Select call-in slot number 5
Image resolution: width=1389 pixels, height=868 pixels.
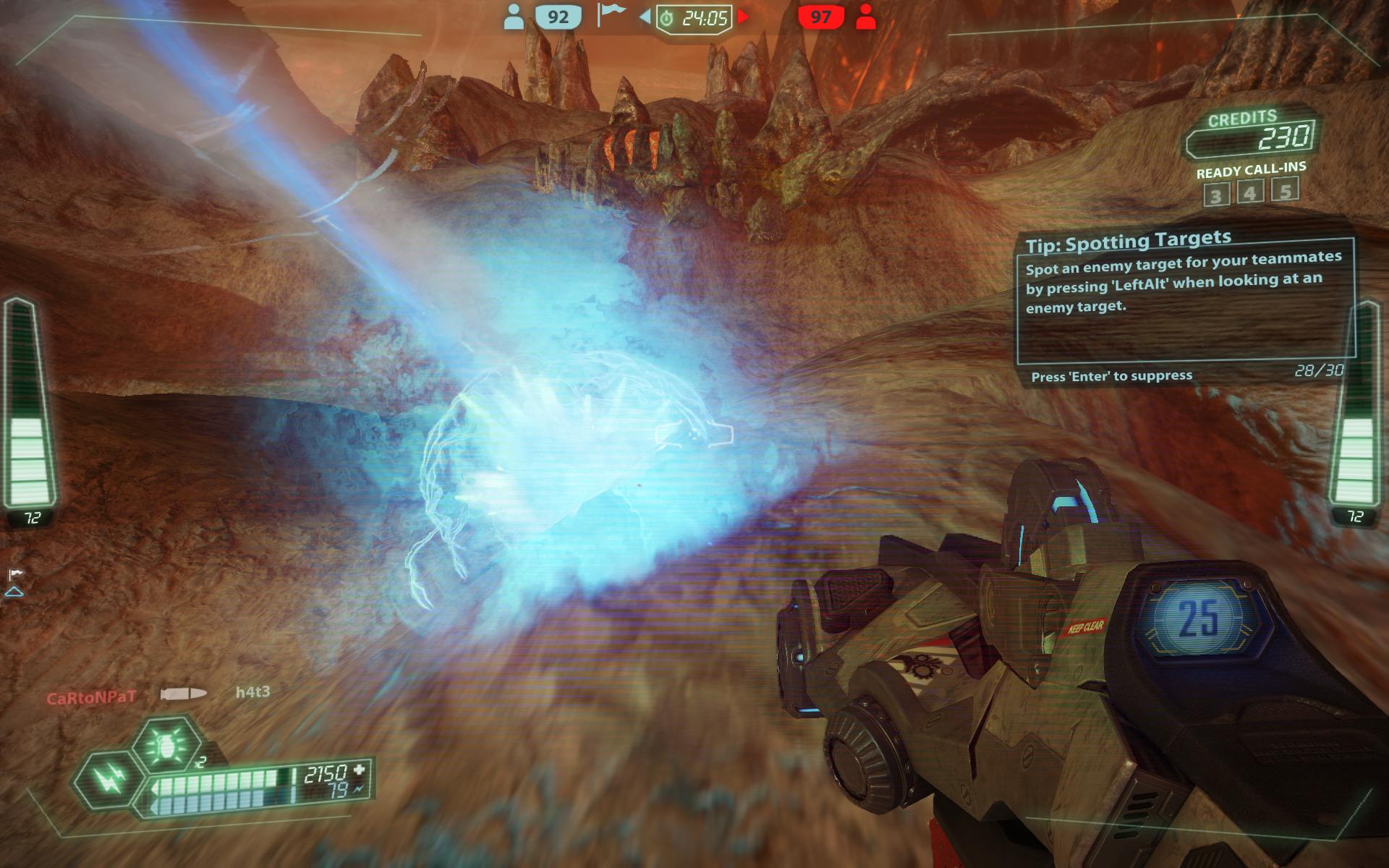pyautogui.click(x=1286, y=190)
